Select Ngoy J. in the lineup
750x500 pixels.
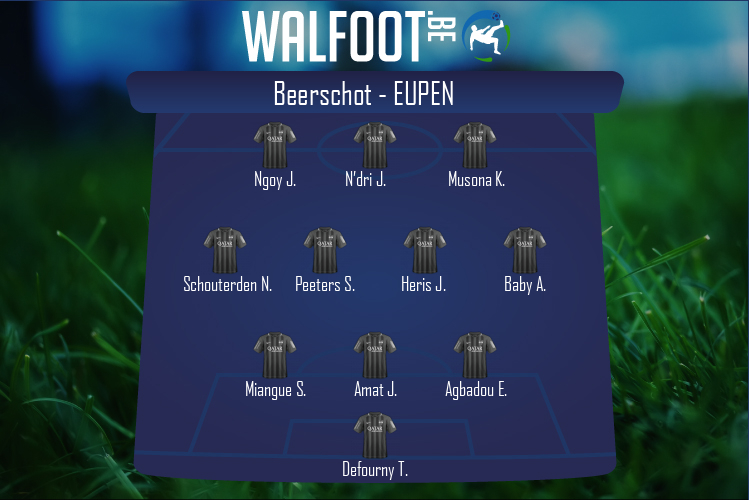point(275,146)
